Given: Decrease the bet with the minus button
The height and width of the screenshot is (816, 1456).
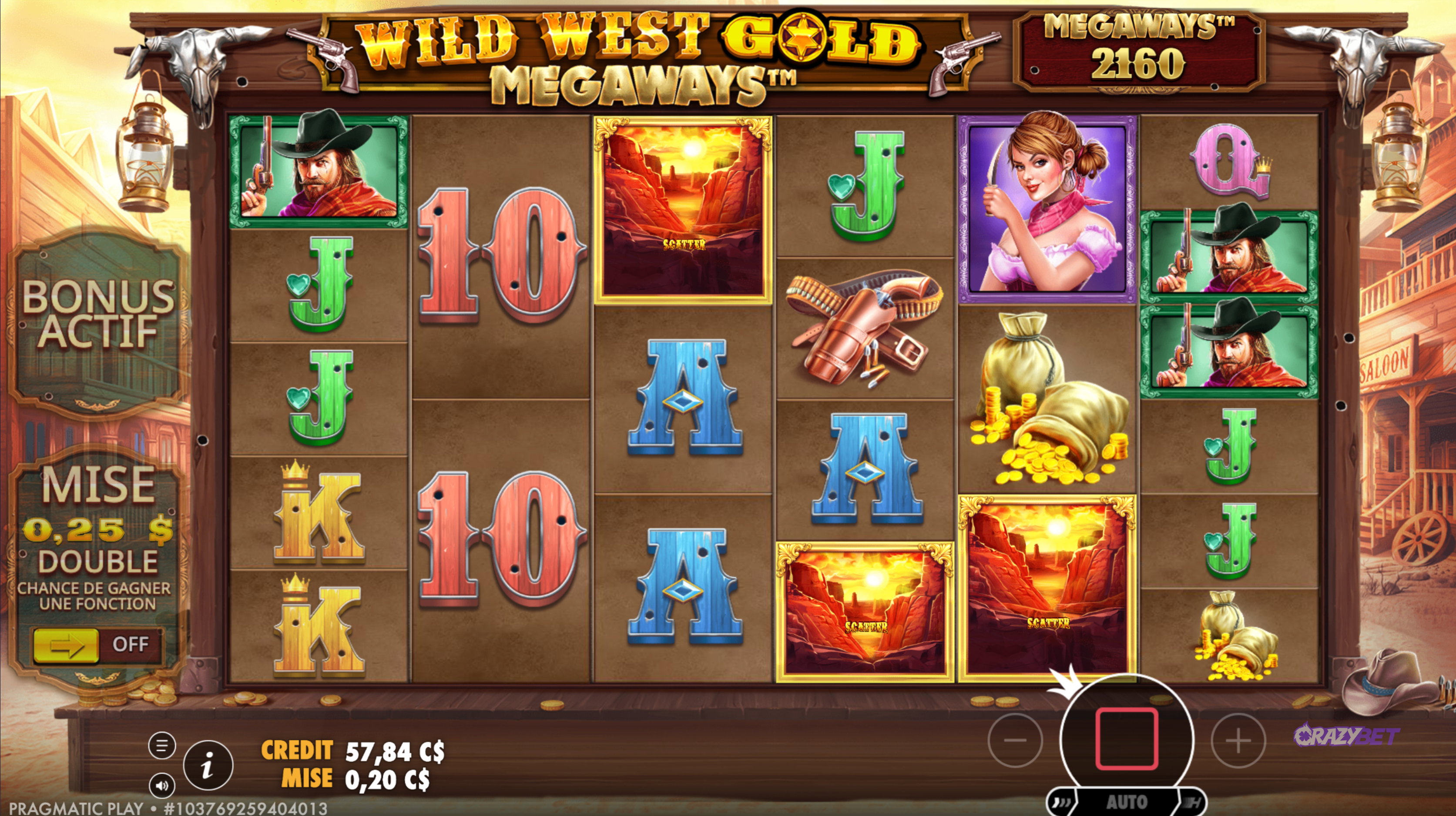Looking at the screenshot, I should click(1015, 740).
